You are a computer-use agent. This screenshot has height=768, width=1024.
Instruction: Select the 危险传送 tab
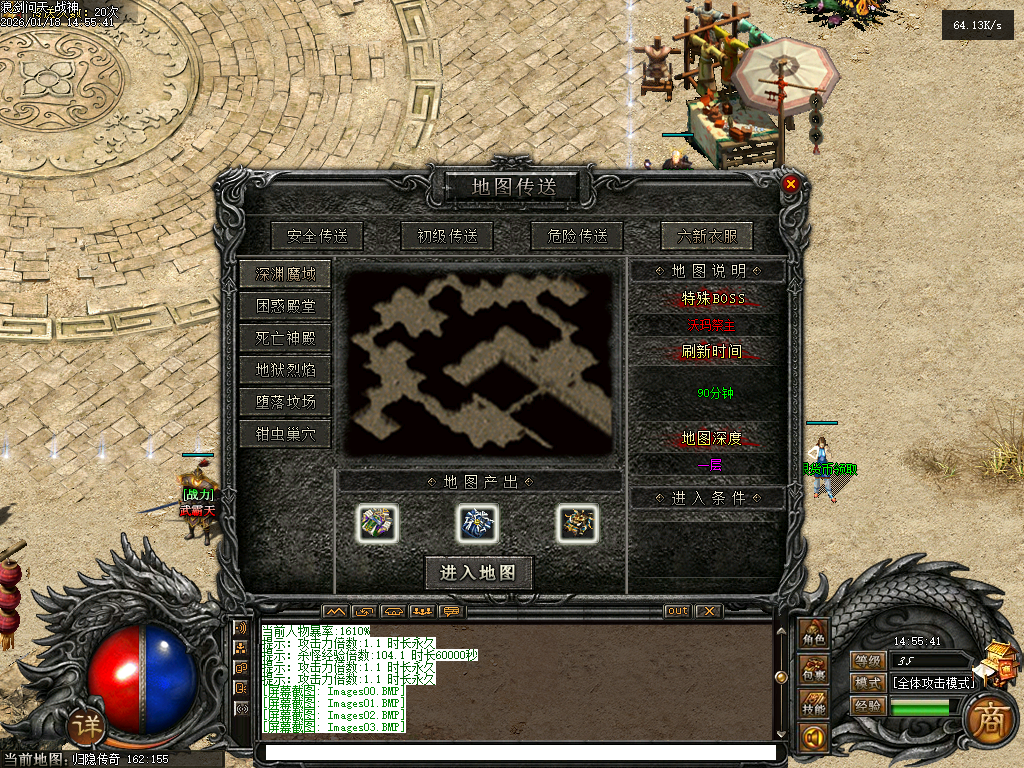point(577,236)
